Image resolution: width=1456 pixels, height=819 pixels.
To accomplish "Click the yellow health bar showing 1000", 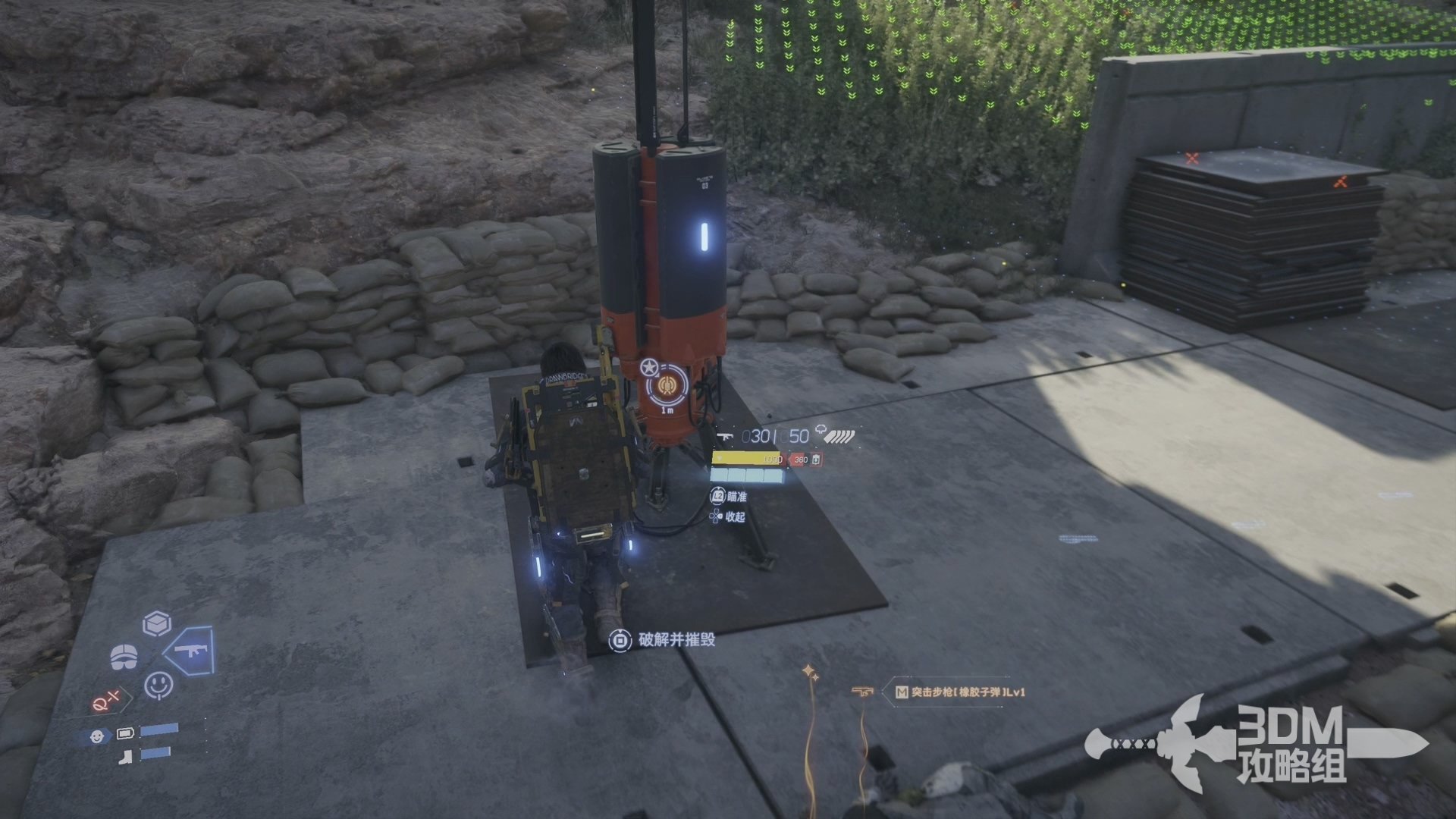I will tap(747, 460).
